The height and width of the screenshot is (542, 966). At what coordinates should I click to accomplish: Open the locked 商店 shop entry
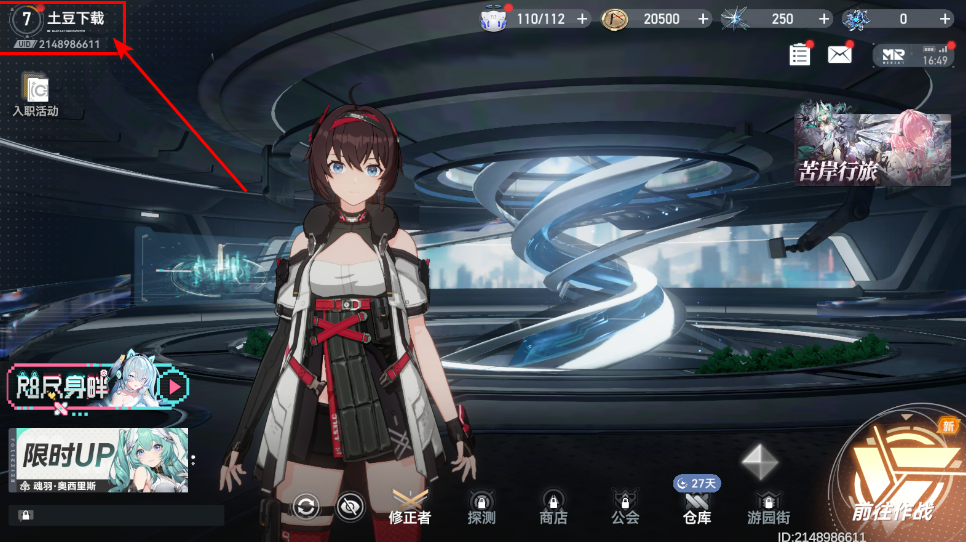point(553,508)
